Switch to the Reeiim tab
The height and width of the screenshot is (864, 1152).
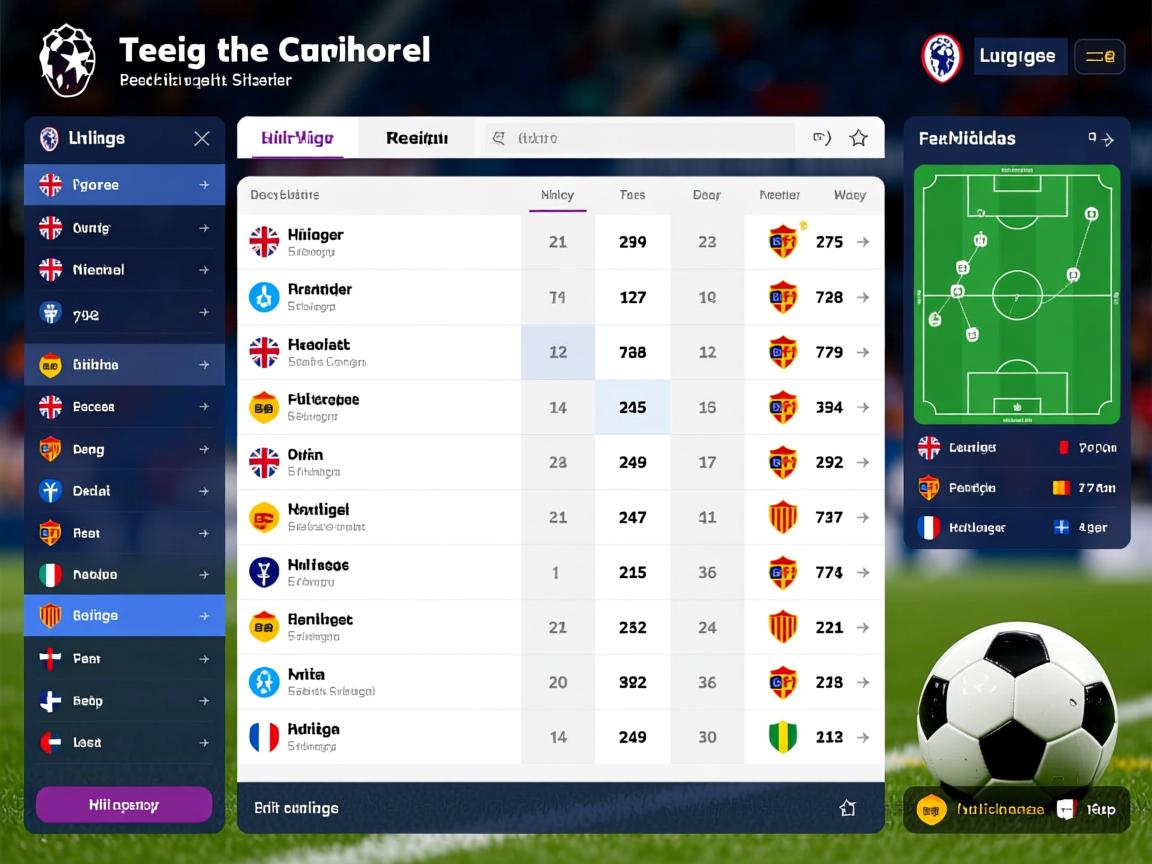pos(416,138)
